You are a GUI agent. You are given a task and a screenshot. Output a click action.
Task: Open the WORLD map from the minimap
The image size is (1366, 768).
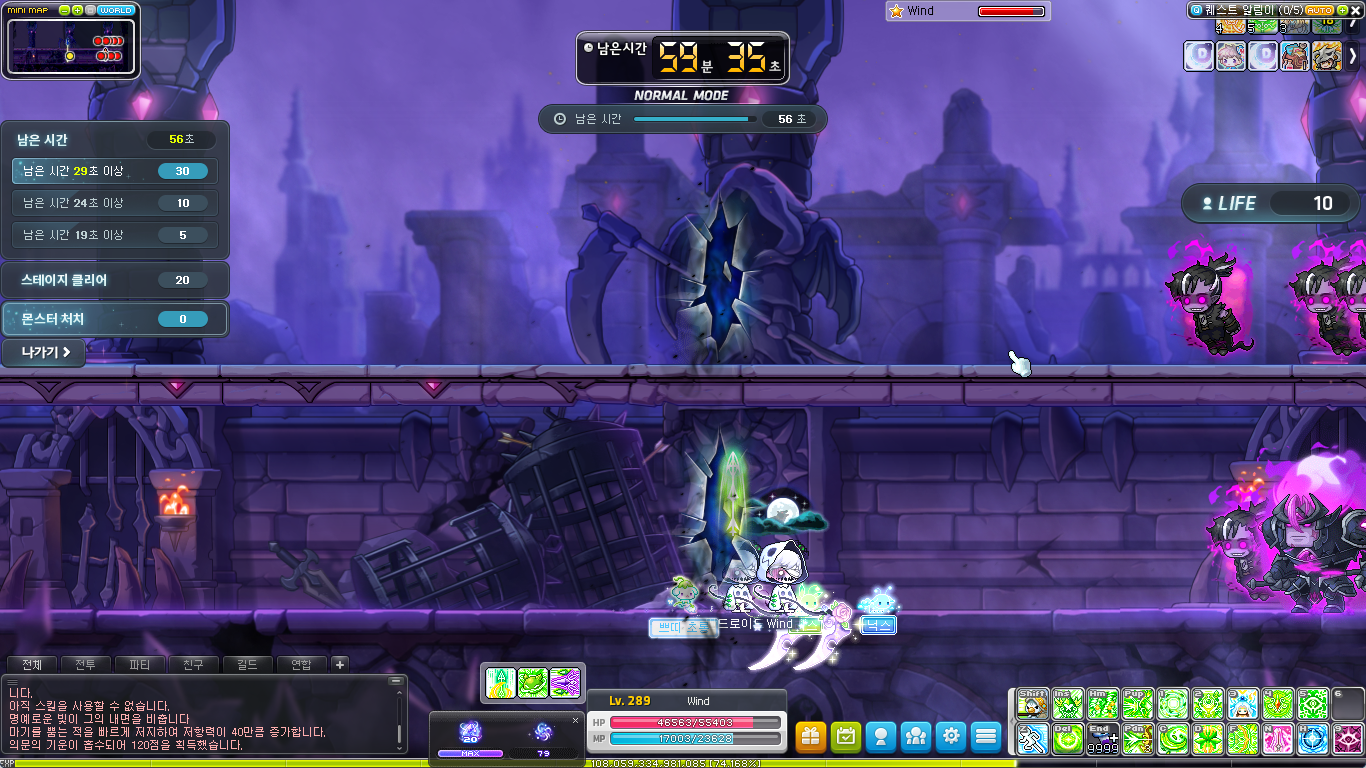point(117,10)
